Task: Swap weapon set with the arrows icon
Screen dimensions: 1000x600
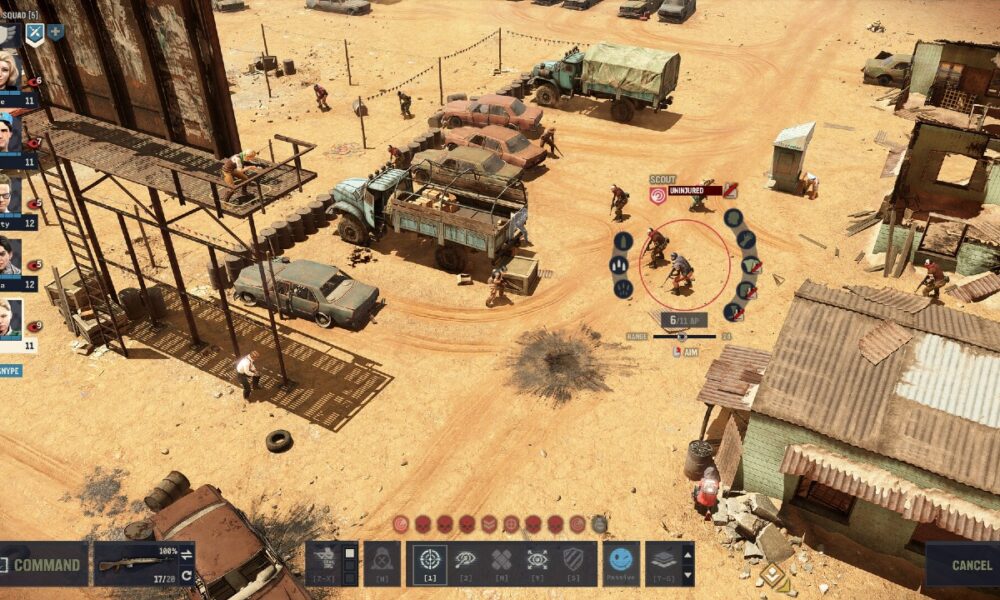Action: (x=186, y=552)
